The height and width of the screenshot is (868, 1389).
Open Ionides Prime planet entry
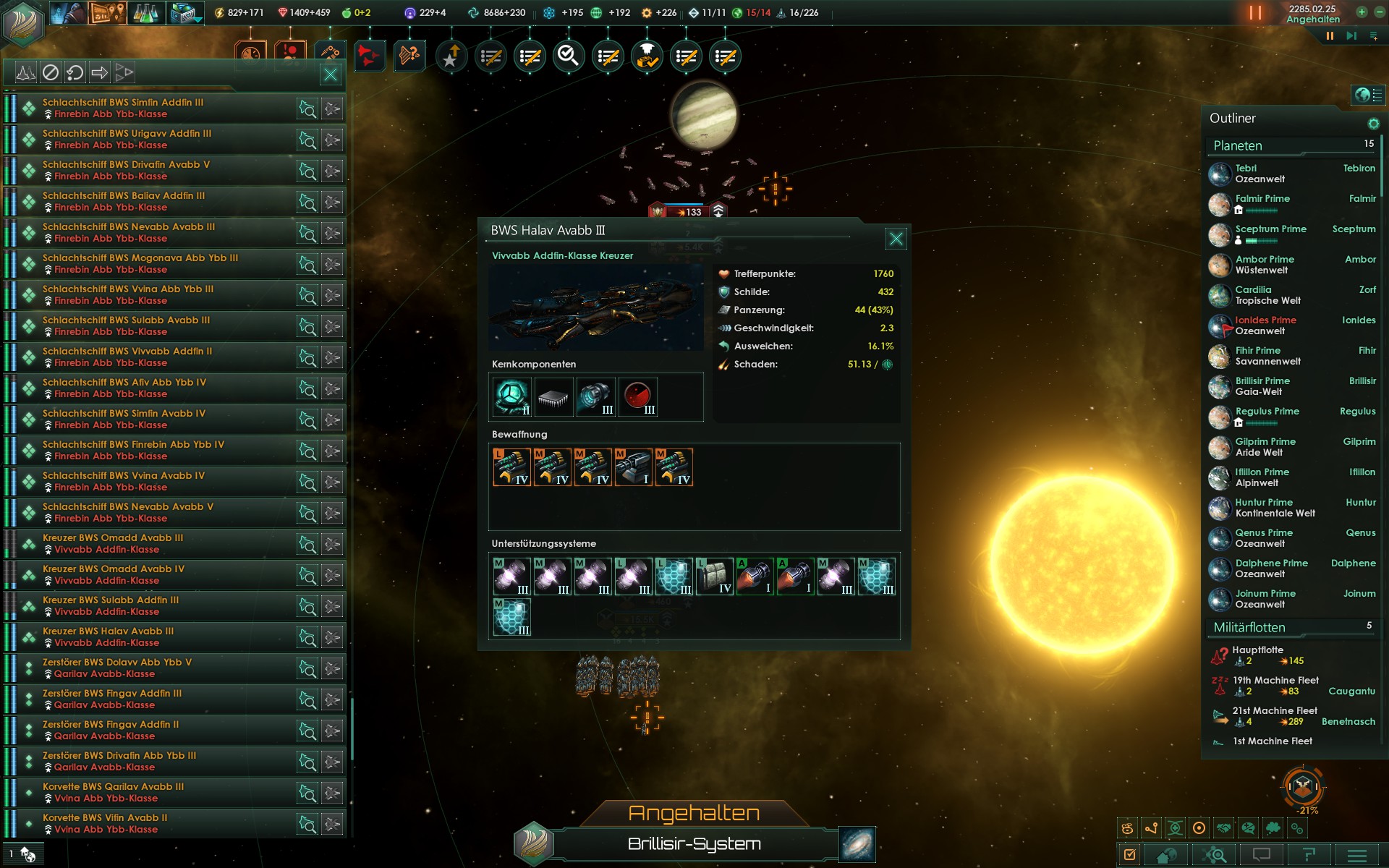(x=1265, y=325)
